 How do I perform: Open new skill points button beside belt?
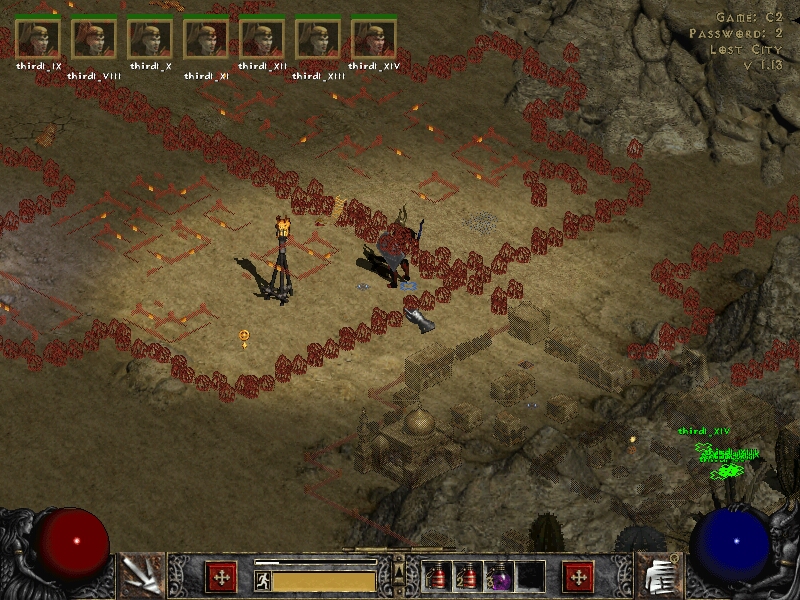578,576
